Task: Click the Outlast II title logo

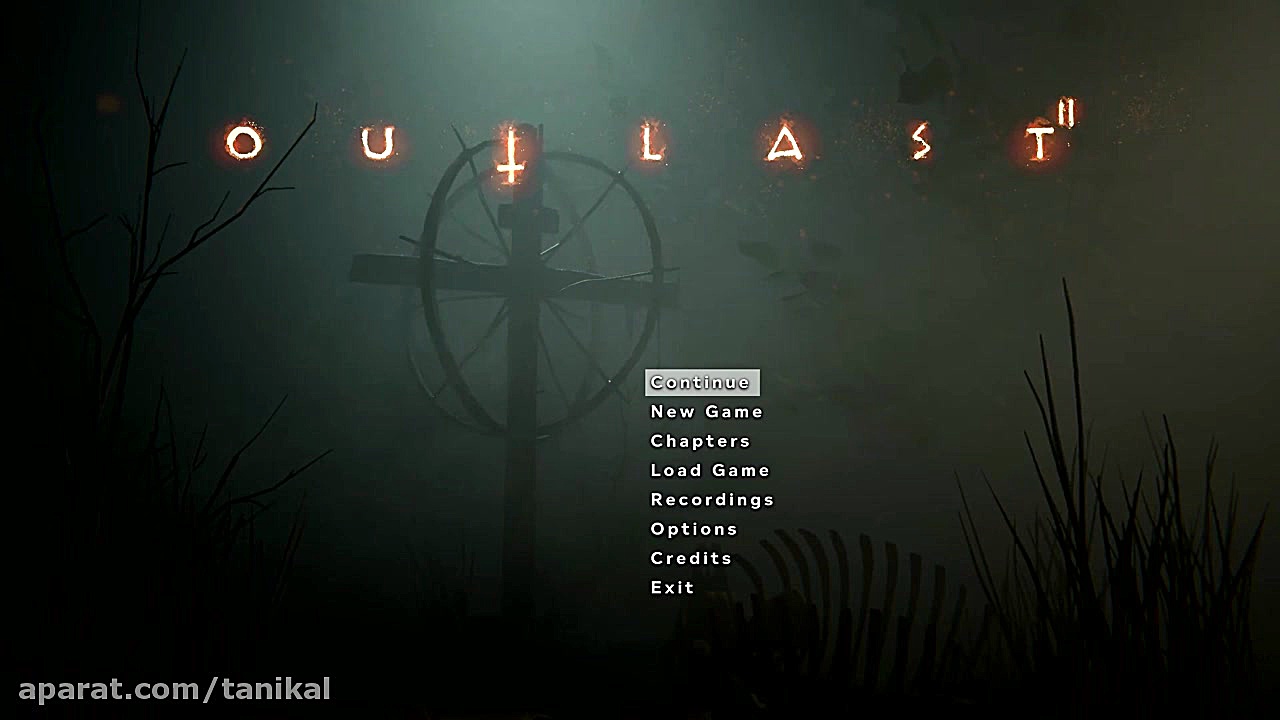Action: pos(650,140)
